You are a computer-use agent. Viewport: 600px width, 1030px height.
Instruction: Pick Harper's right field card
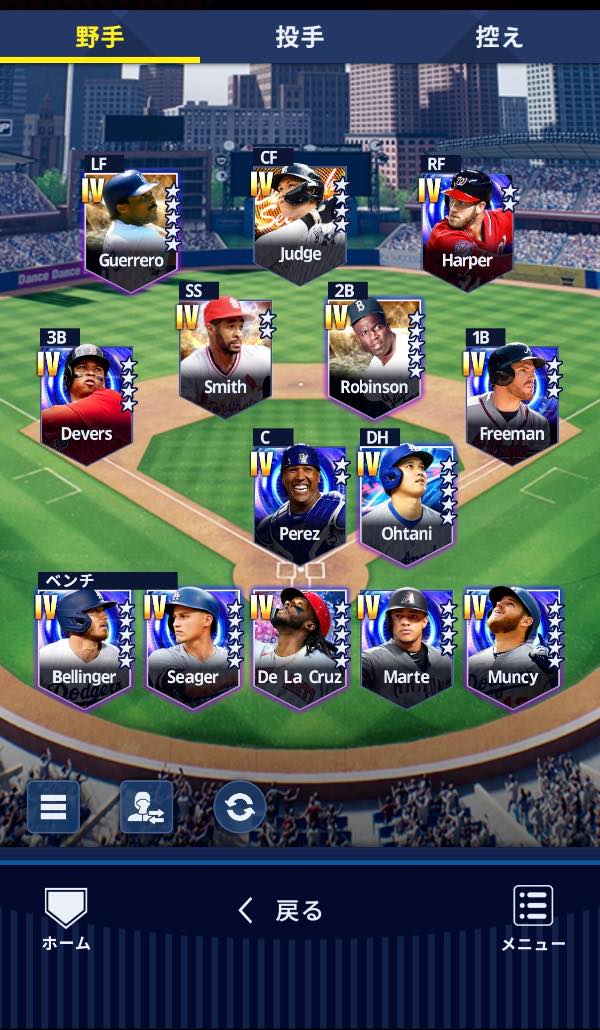(467, 230)
